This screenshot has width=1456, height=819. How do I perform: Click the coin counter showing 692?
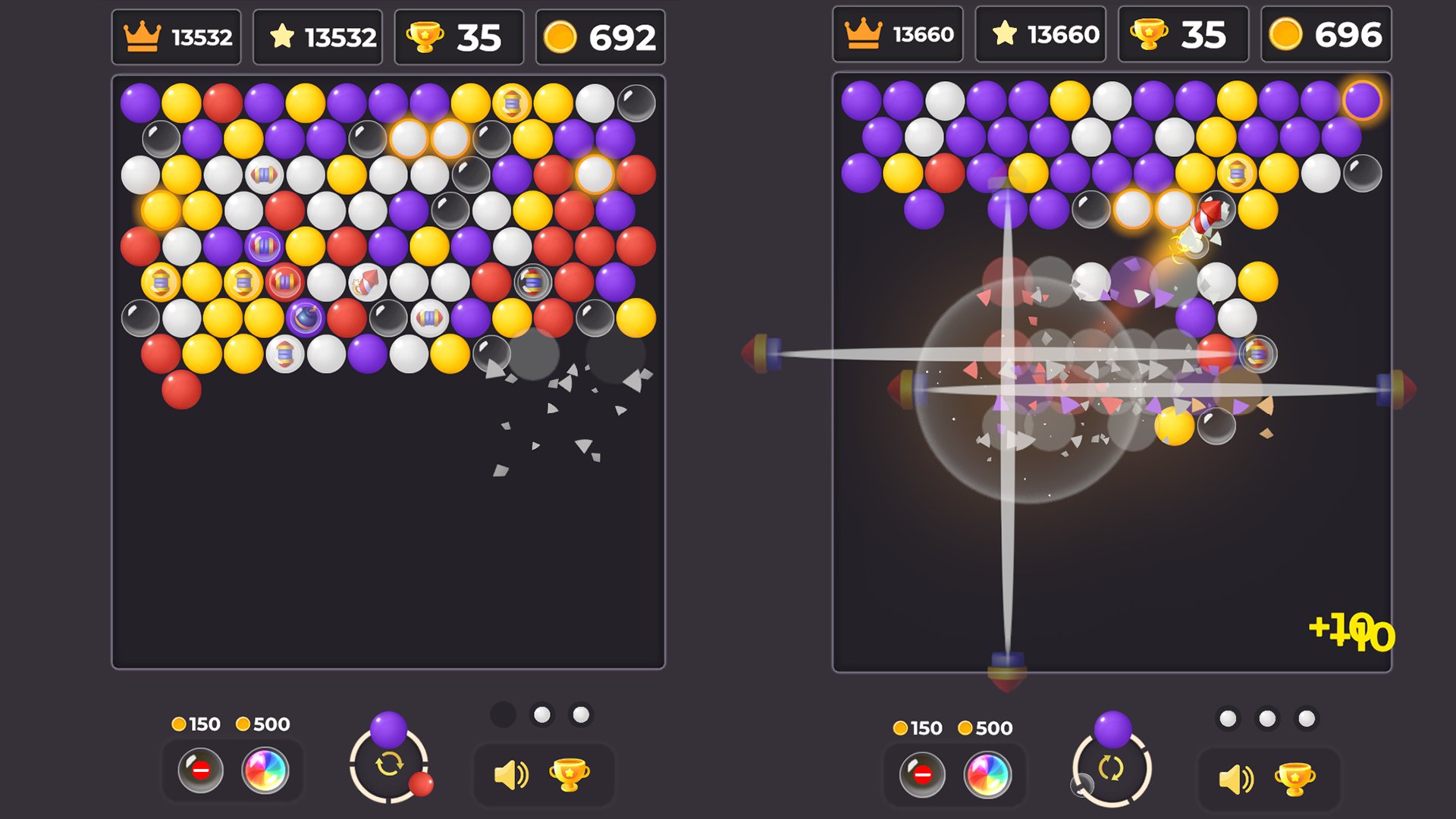coord(601,36)
